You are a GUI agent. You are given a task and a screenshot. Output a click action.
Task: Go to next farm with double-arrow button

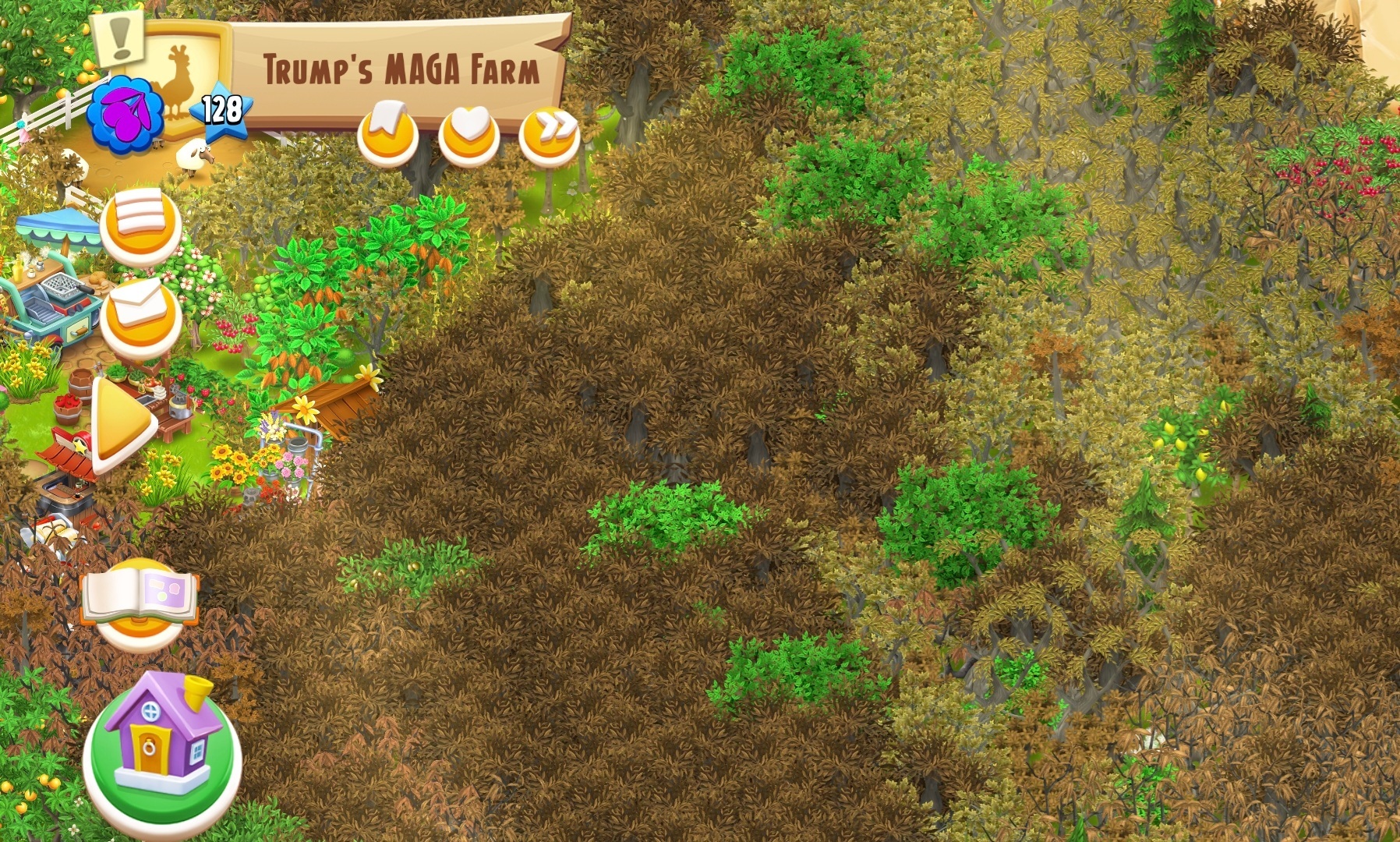pyautogui.click(x=550, y=136)
